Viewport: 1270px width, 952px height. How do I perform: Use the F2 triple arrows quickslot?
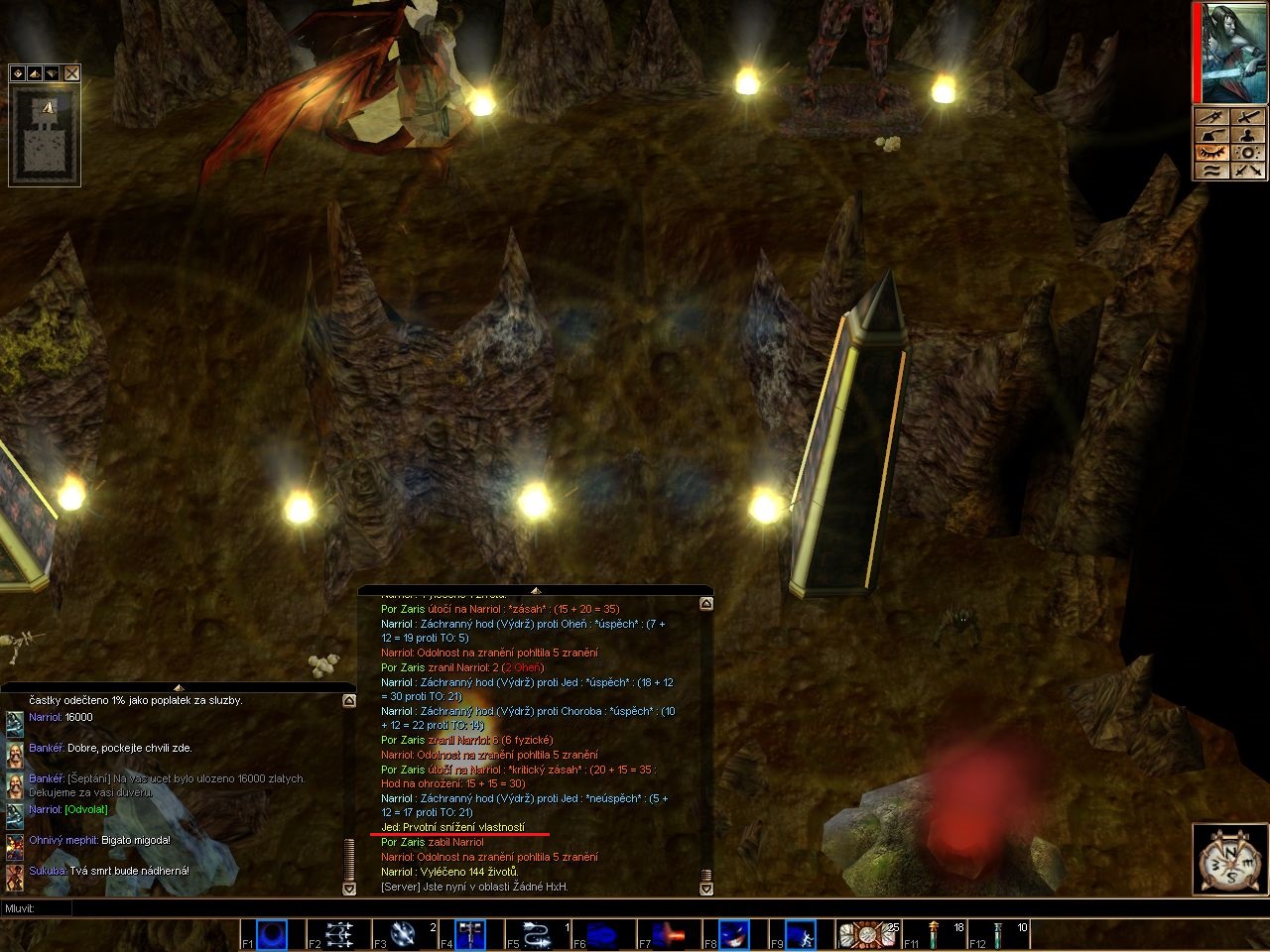pos(338,934)
